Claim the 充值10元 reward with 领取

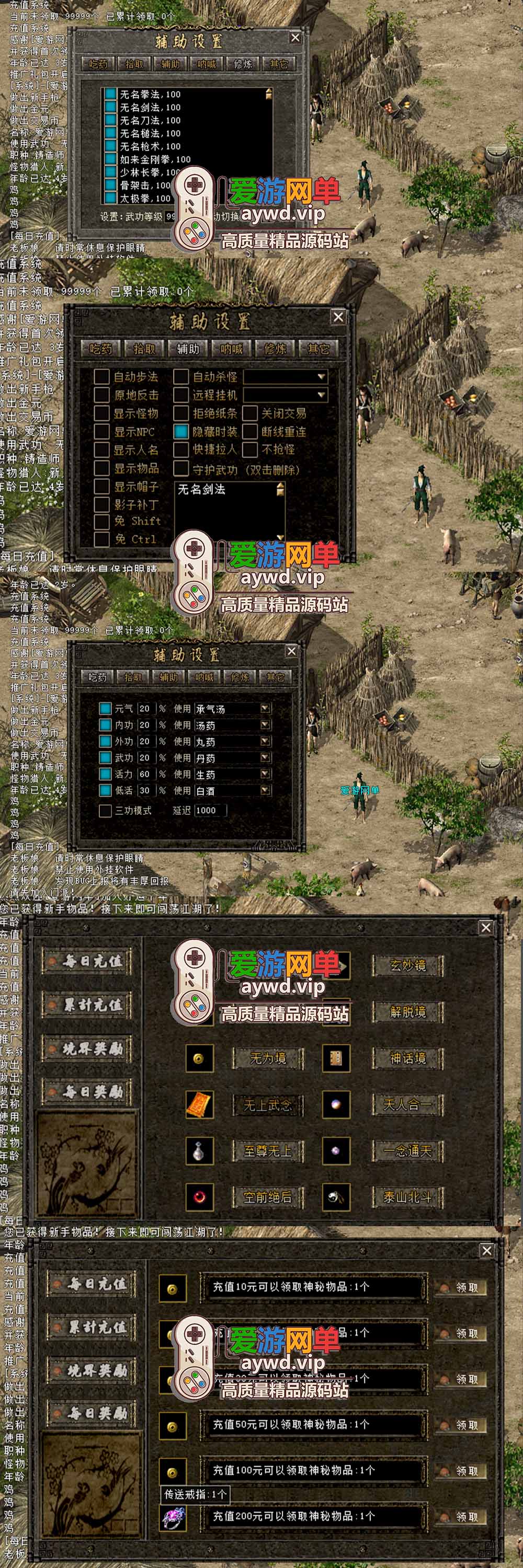coord(460,1287)
